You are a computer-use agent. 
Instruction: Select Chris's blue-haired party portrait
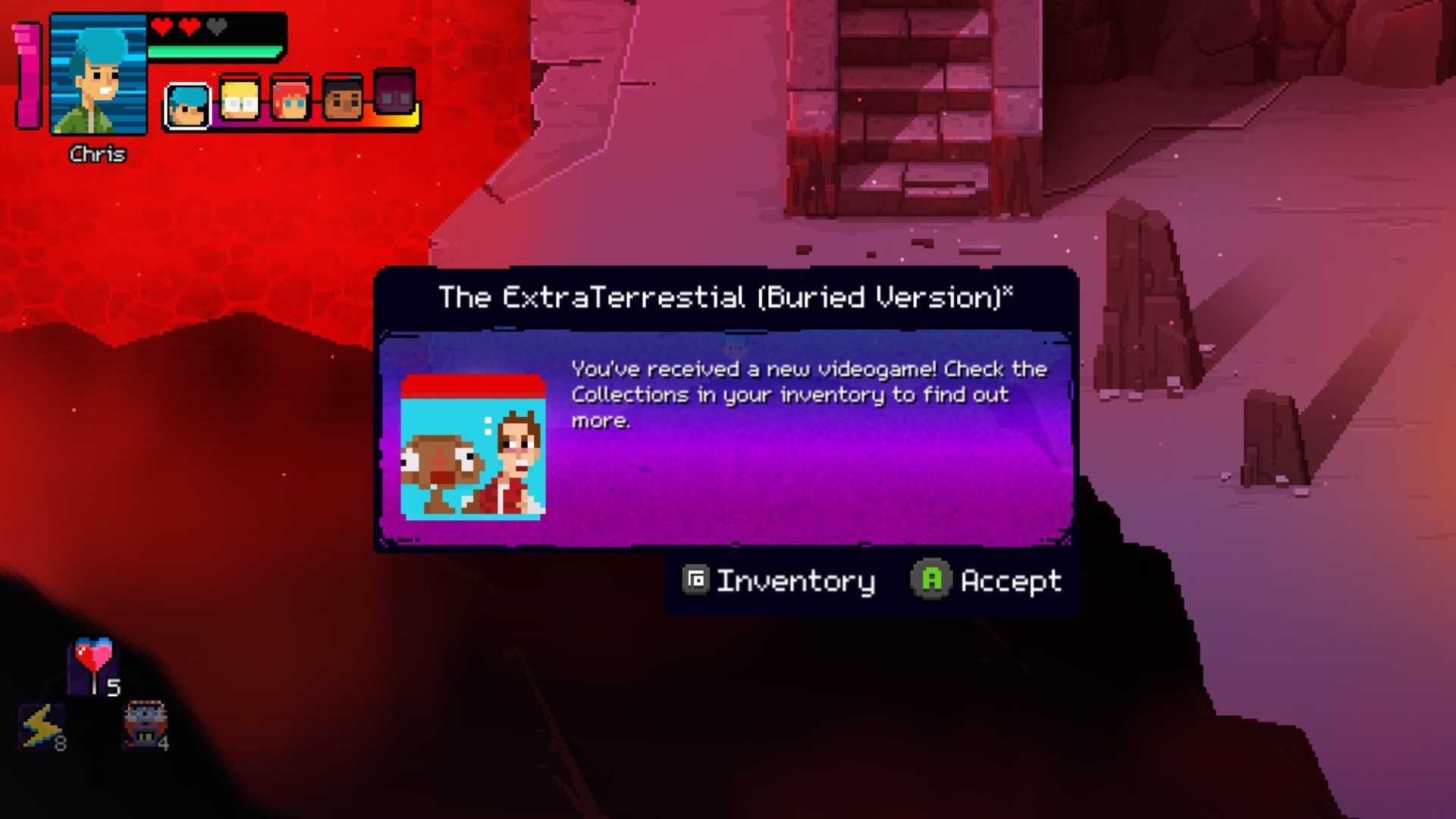[x=187, y=105]
